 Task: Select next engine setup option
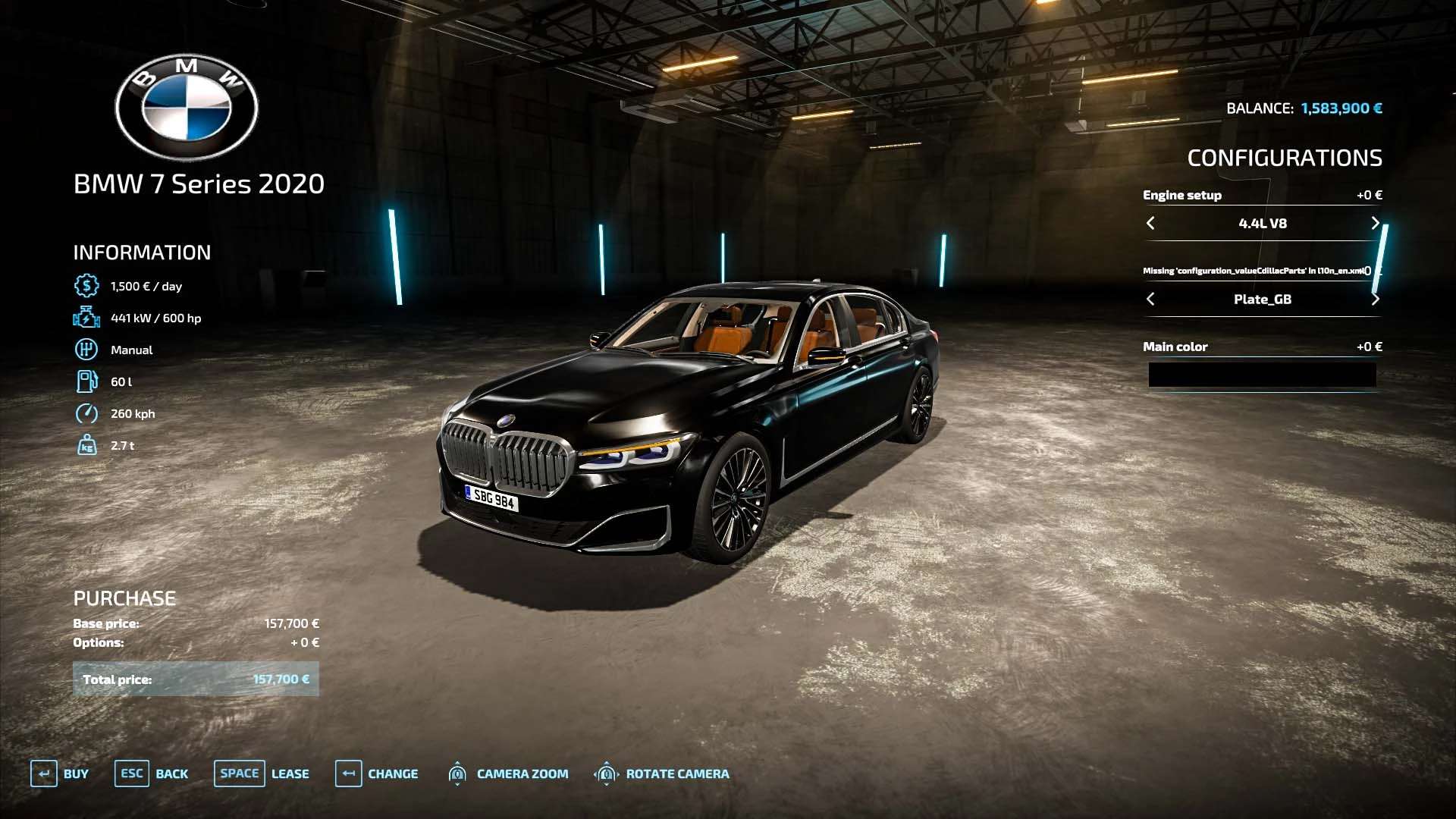[x=1375, y=223]
